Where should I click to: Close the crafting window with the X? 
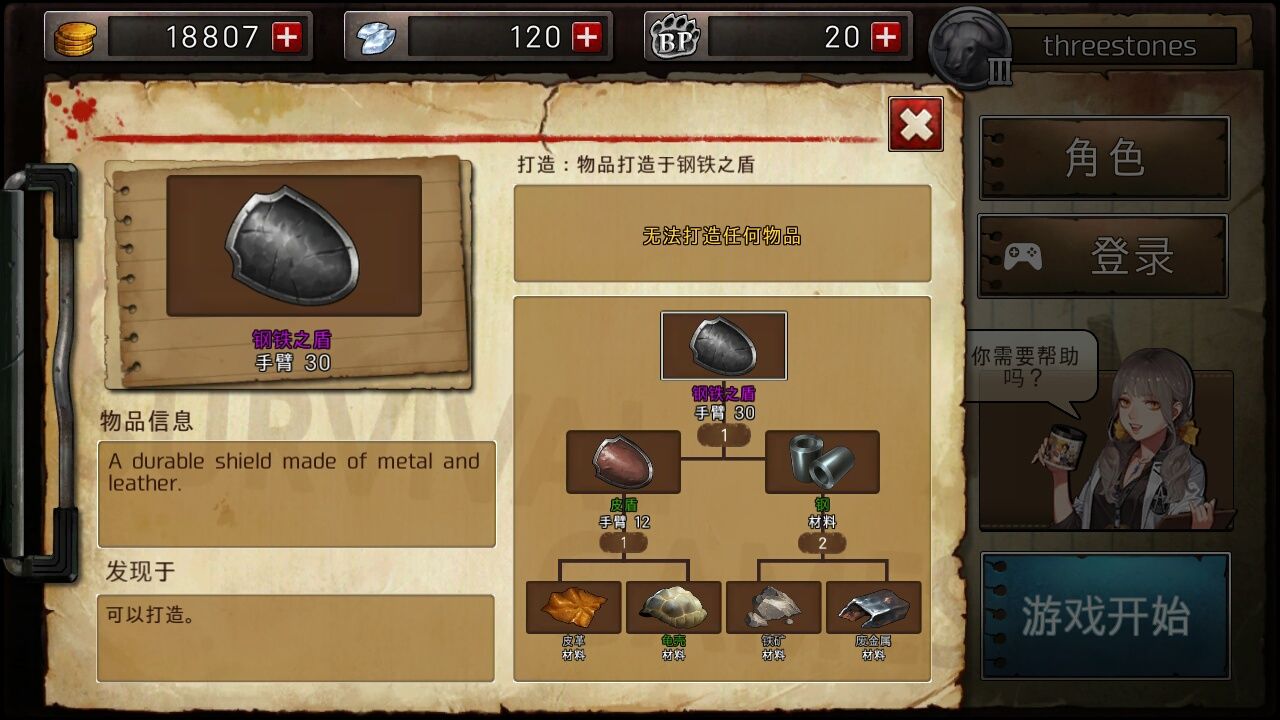[915, 124]
